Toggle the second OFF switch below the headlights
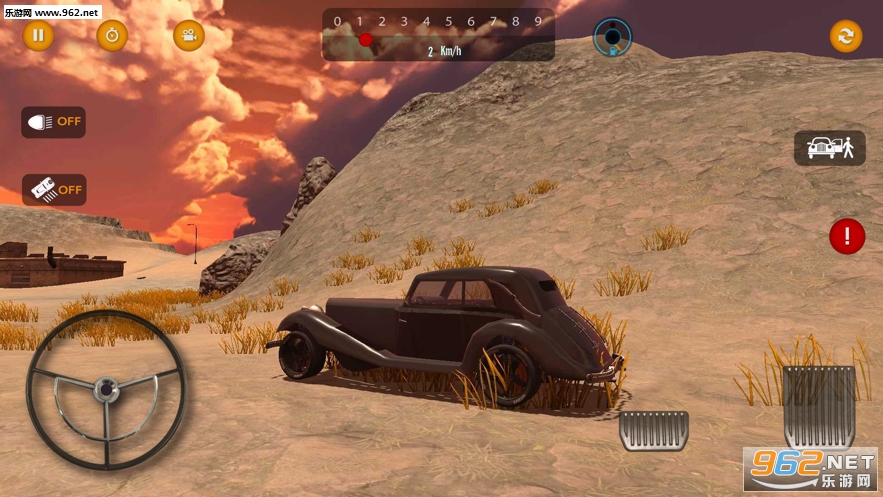This screenshot has height=497, width=883. coord(54,189)
